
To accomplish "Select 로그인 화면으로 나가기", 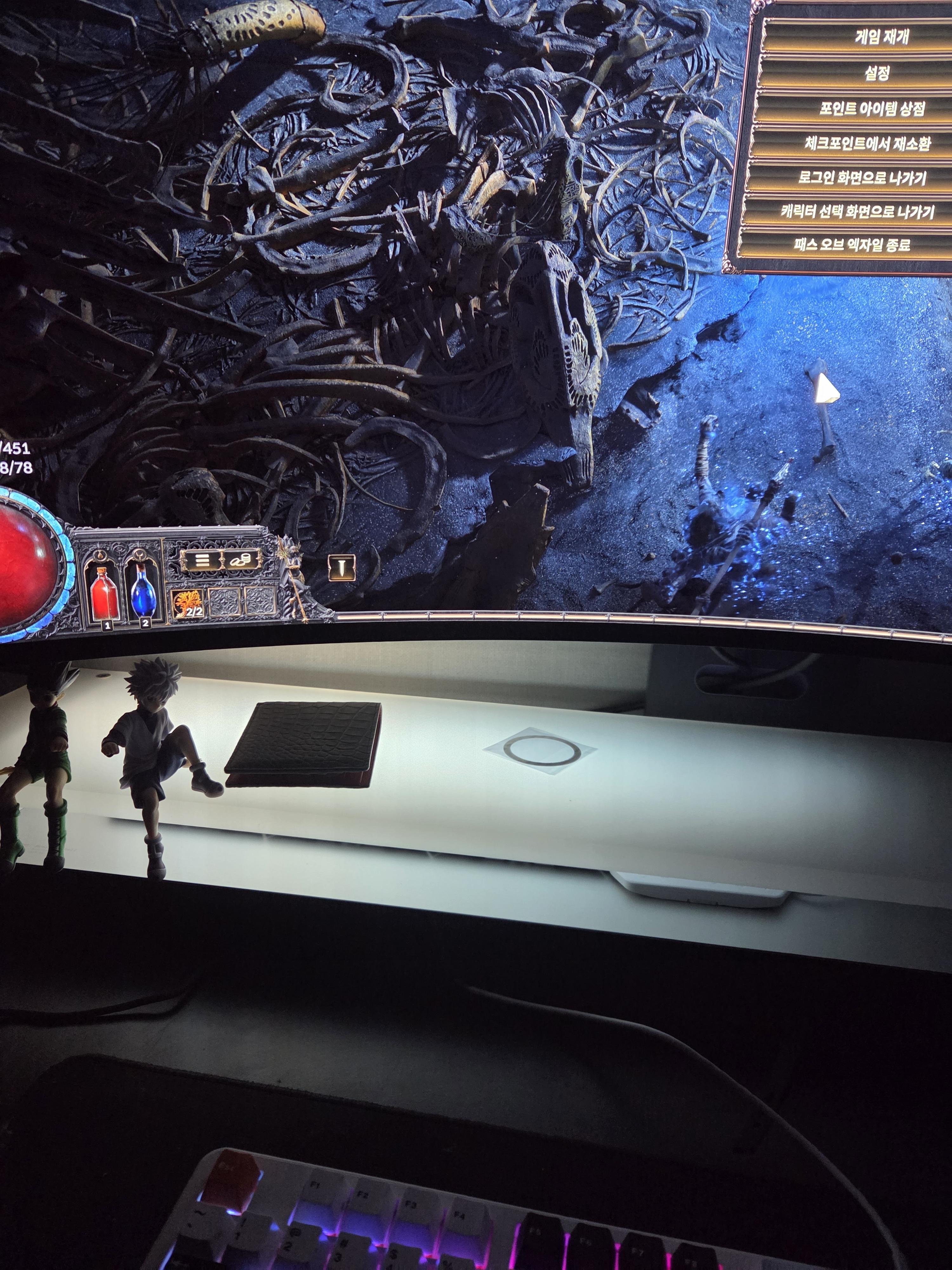I will tap(862, 178).
